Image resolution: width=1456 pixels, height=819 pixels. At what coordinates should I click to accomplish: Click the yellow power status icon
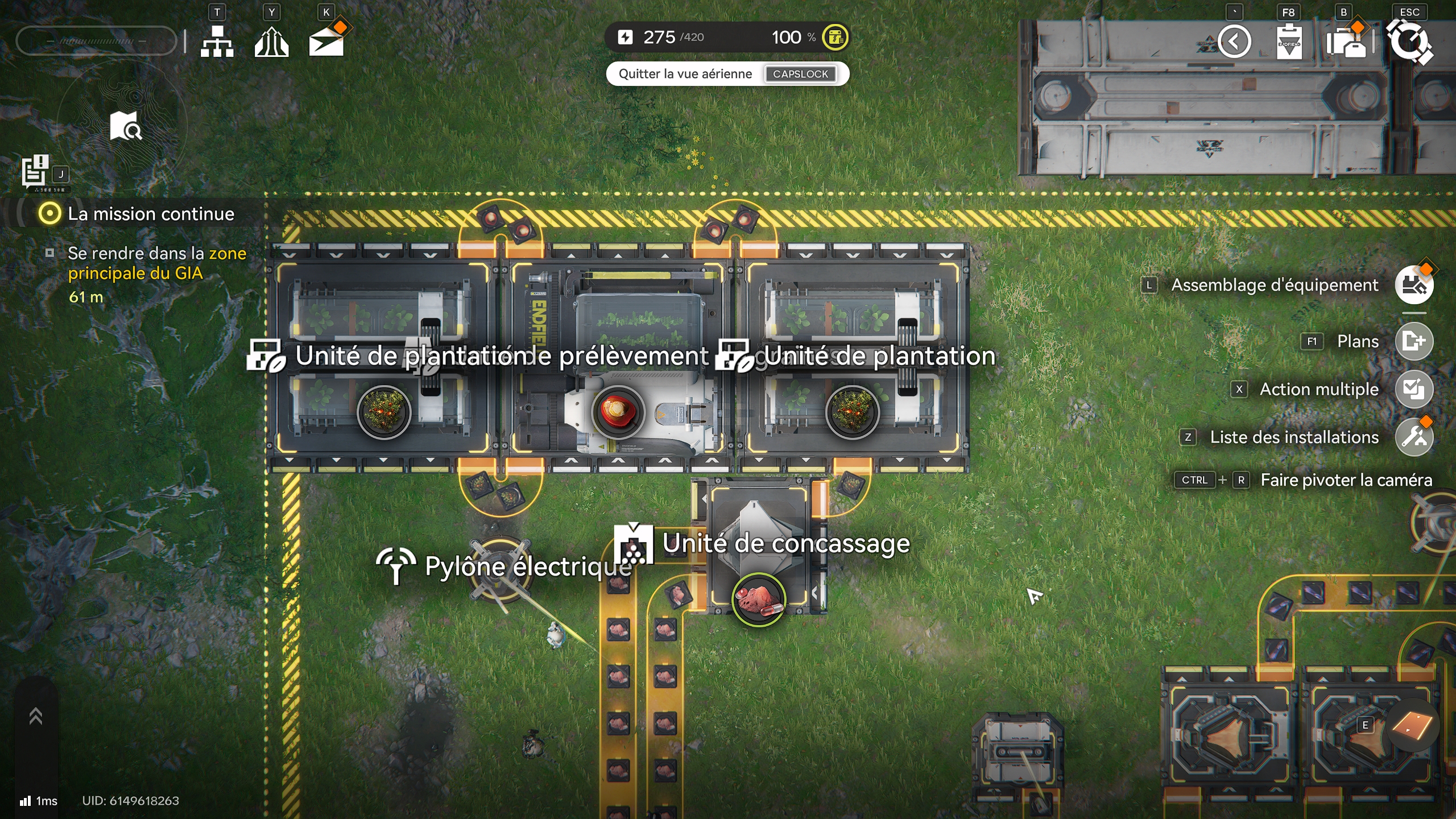(835, 38)
